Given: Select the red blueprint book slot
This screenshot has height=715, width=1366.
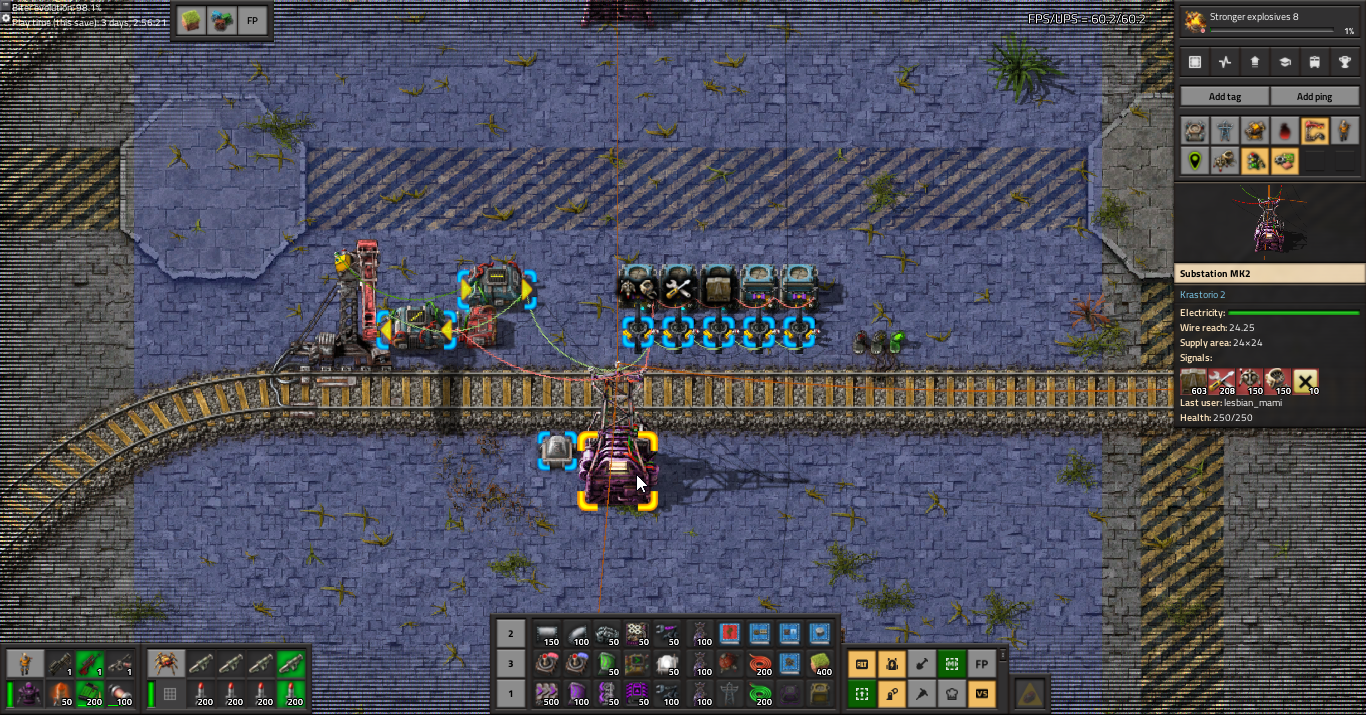Looking at the screenshot, I should tap(730, 633).
